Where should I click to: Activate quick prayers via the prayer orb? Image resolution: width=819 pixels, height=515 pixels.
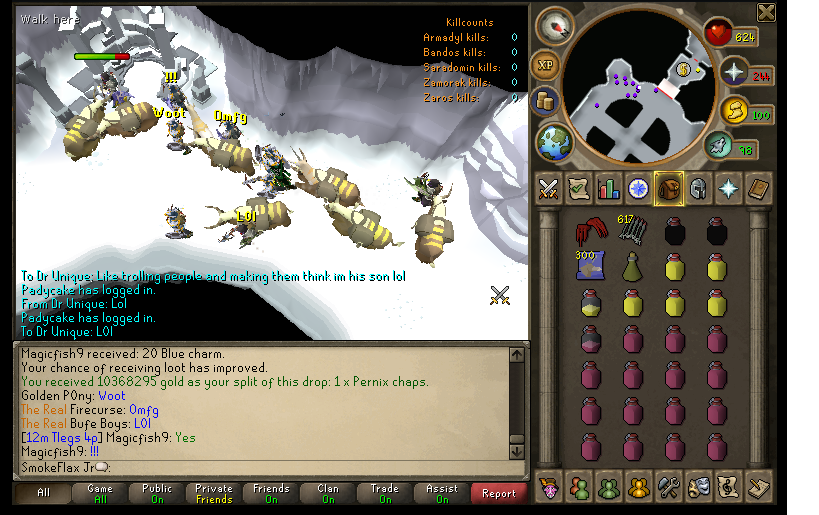point(735,72)
